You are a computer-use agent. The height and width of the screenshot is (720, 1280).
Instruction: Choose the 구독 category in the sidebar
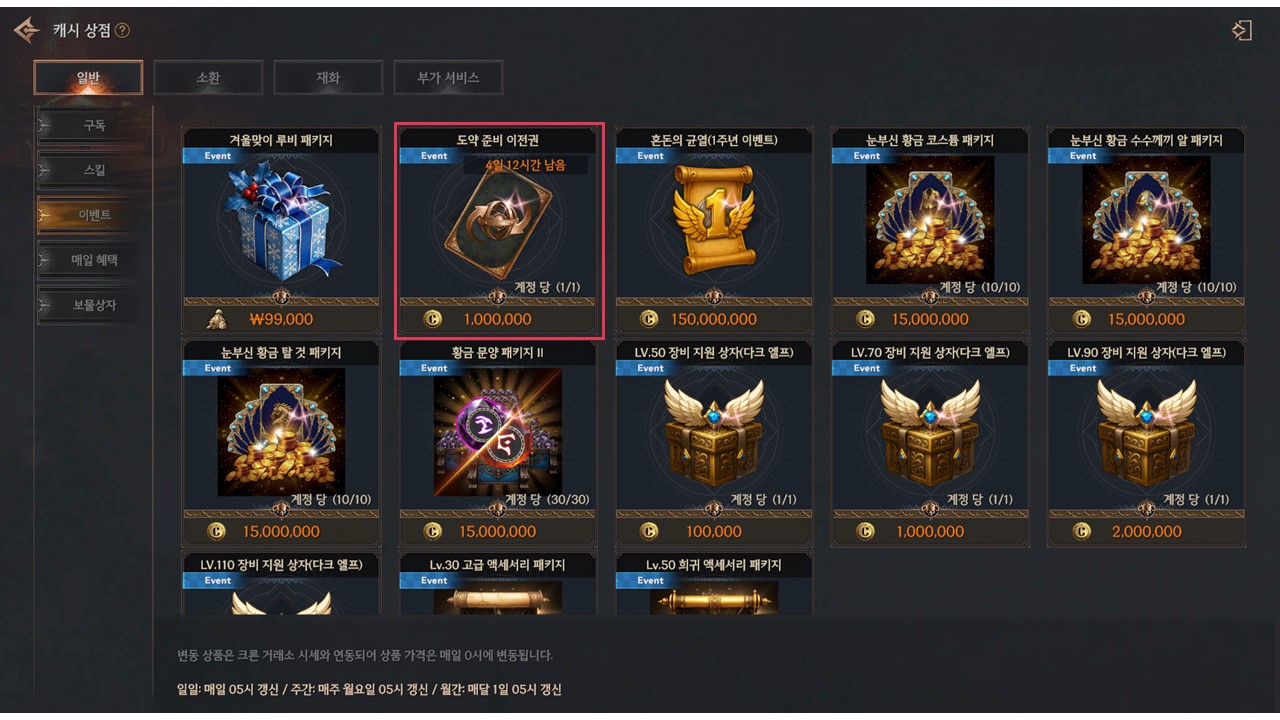tap(93, 126)
